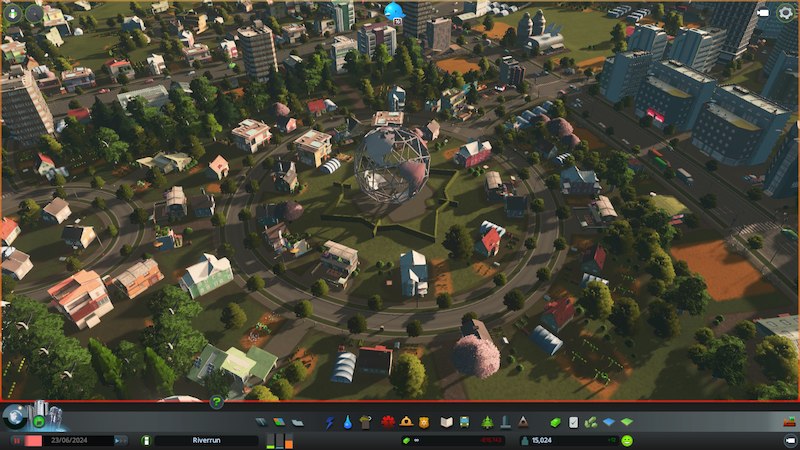
Task: Open the citizen happiness smiley face
Action: (x=627, y=440)
